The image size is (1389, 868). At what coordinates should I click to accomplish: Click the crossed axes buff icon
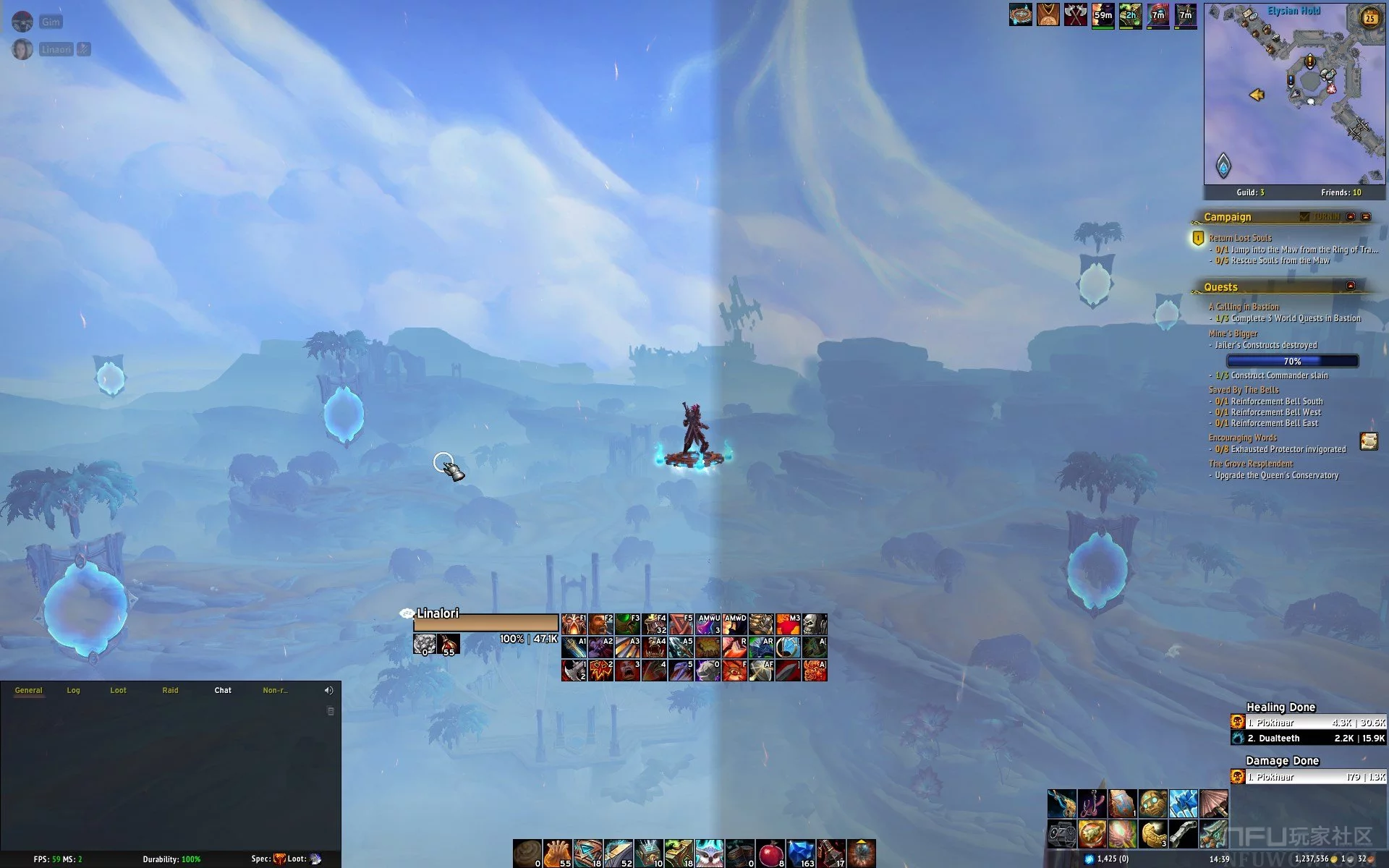(x=1075, y=14)
